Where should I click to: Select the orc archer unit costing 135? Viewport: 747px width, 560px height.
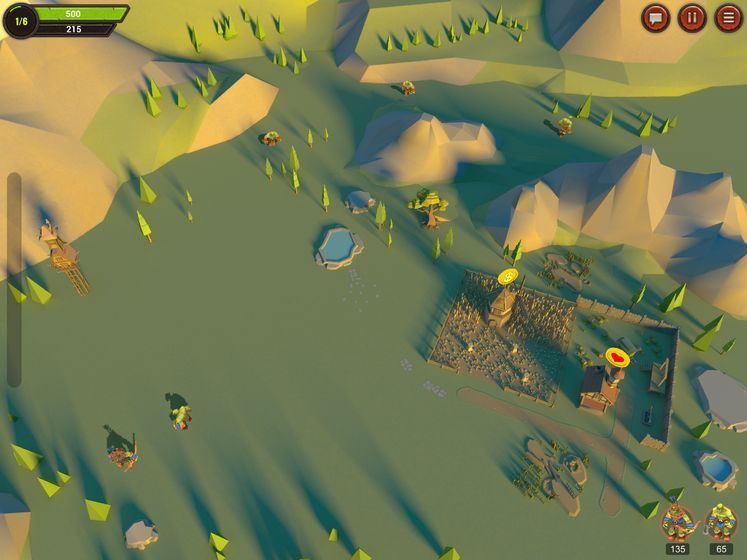pyautogui.click(x=678, y=522)
